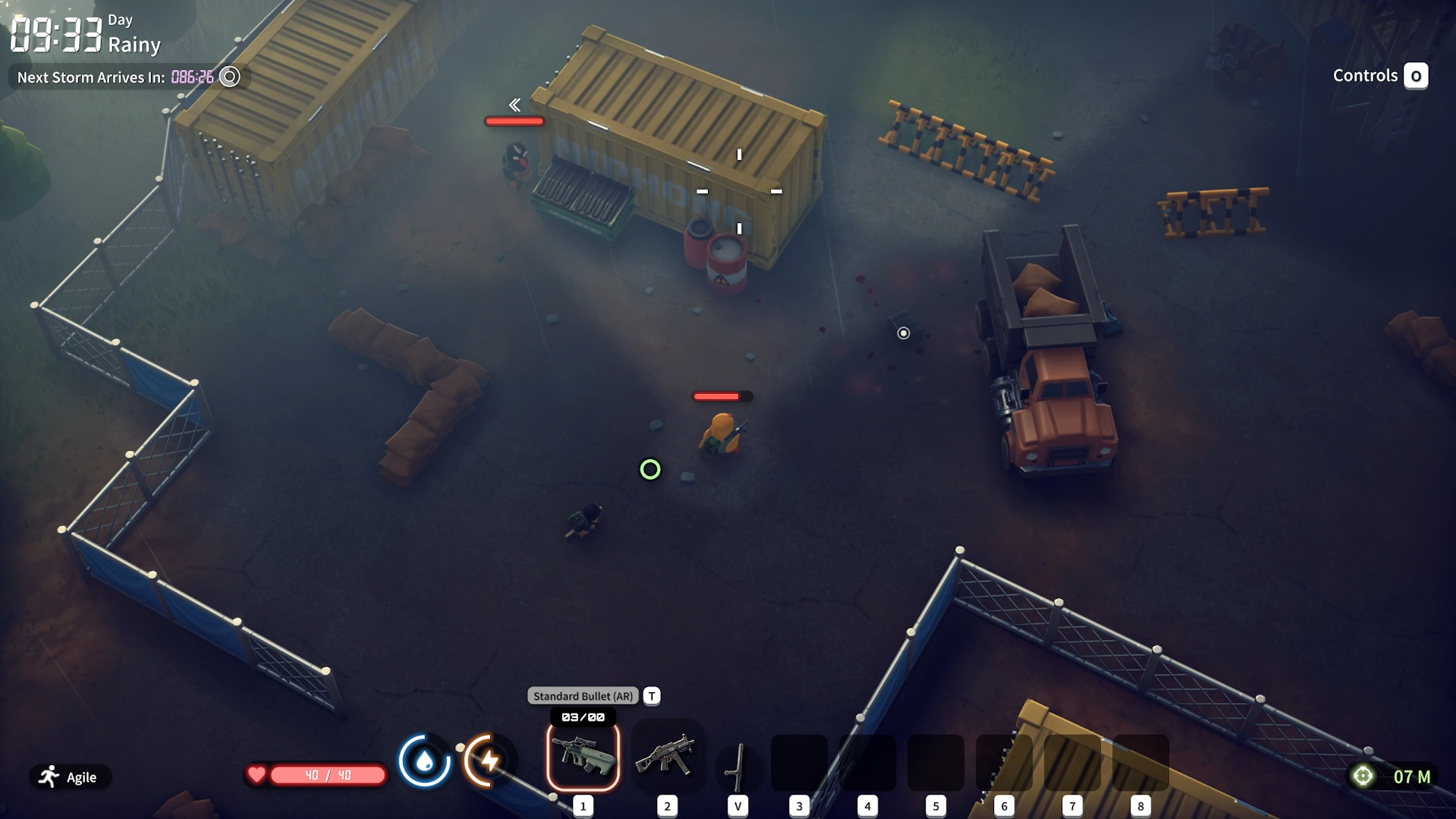Click empty hotbar slot 3
The width and height of the screenshot is (1456, 819).
[798, 763]
